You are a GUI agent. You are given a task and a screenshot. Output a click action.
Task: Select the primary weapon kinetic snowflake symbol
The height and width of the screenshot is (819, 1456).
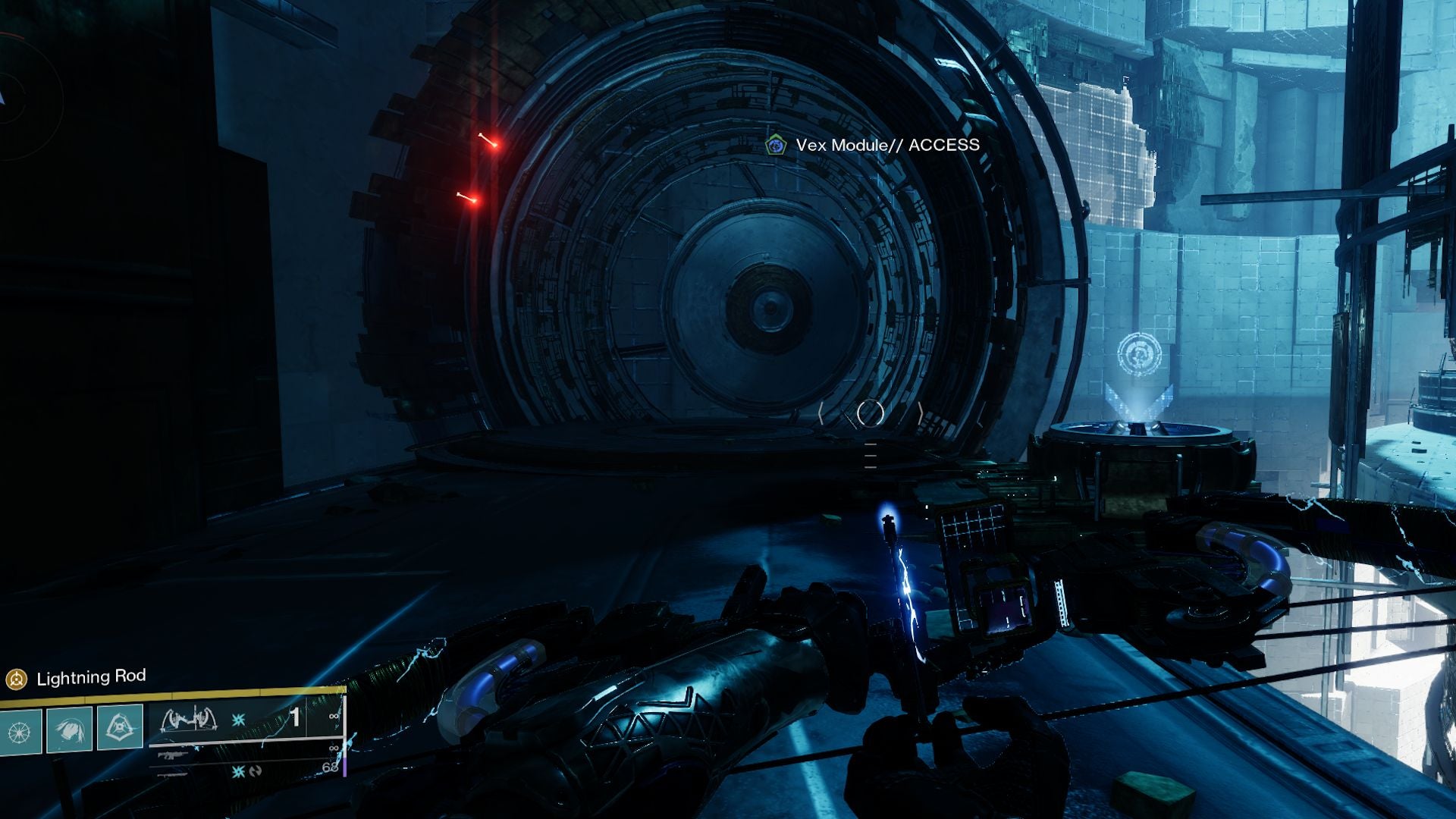[x=238, y=720]
